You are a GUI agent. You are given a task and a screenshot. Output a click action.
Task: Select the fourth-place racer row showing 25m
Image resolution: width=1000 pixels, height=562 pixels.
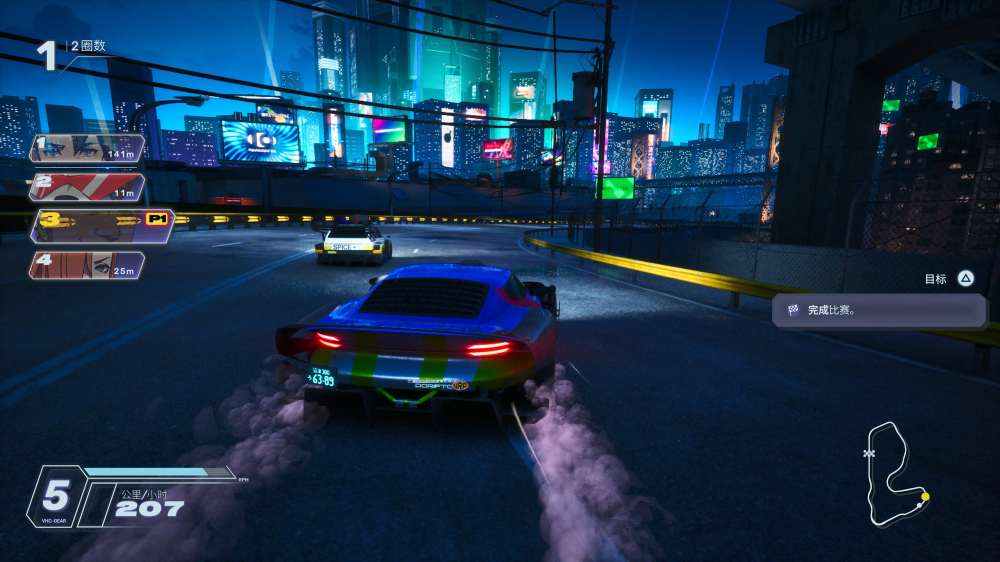(x=87, y=265)
